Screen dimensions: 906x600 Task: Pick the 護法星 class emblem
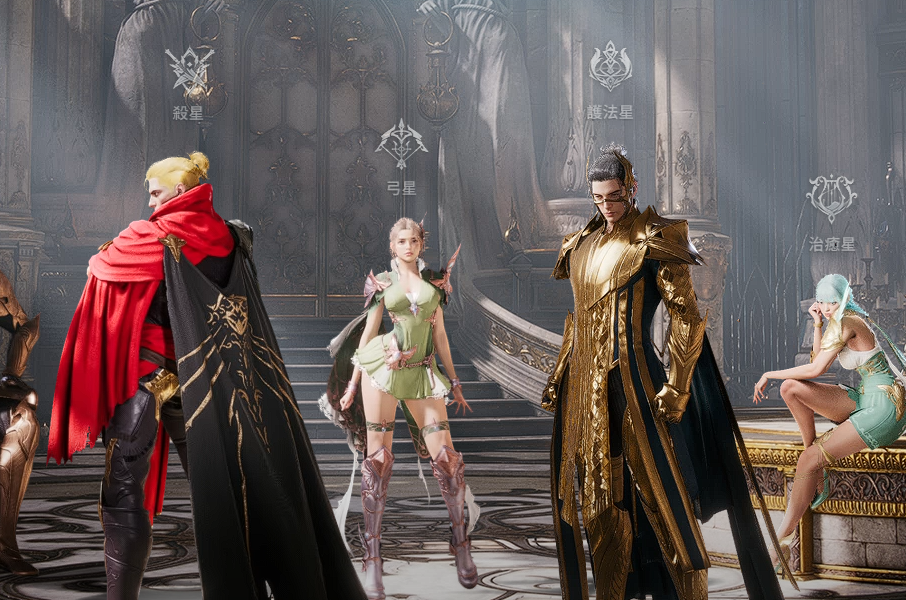(x=610, y=67)
